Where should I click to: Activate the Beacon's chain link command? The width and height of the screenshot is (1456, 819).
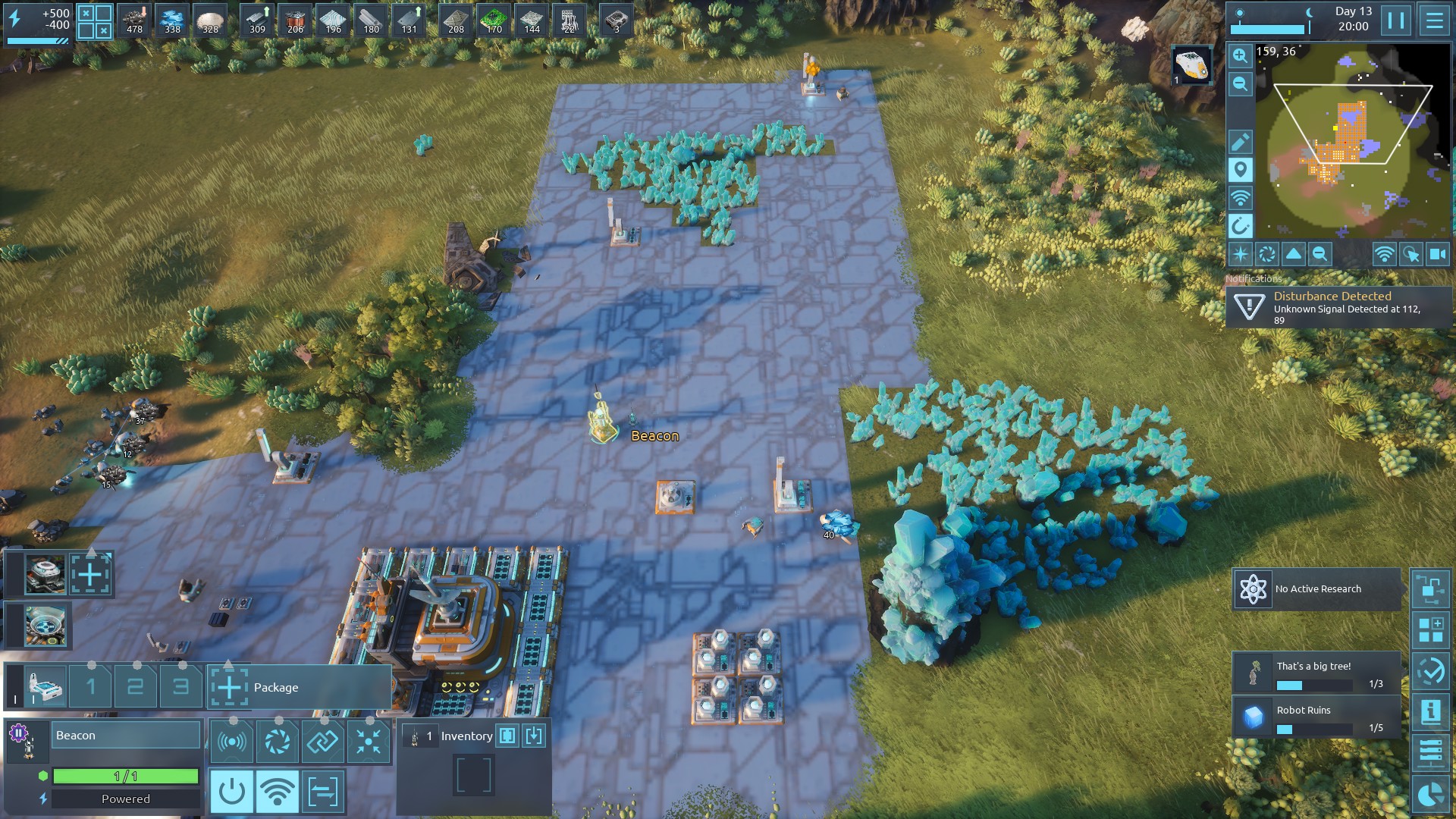pyautogui.click(x=322, y=741)
